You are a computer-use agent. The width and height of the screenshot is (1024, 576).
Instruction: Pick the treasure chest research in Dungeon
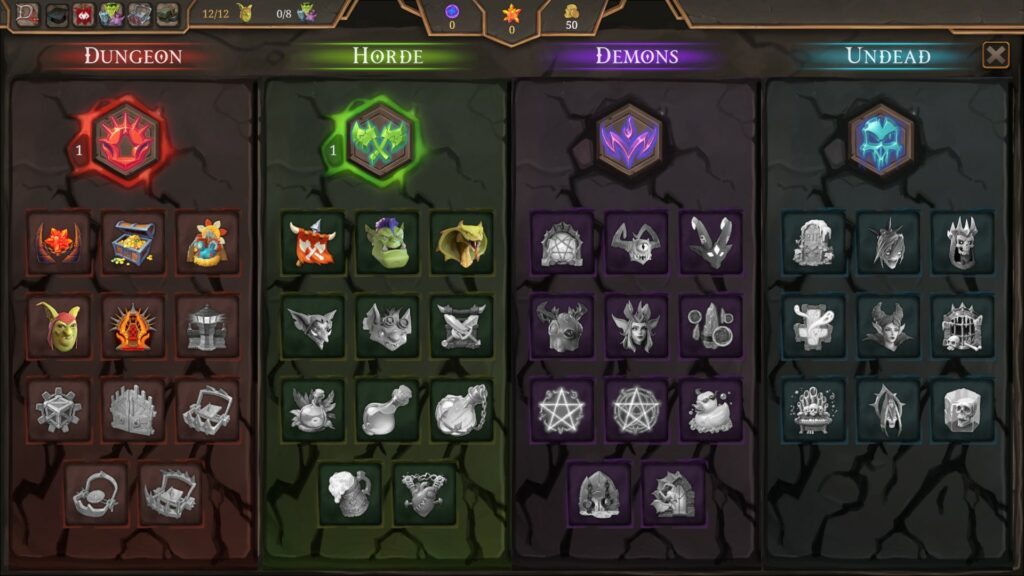click(132, 242)
